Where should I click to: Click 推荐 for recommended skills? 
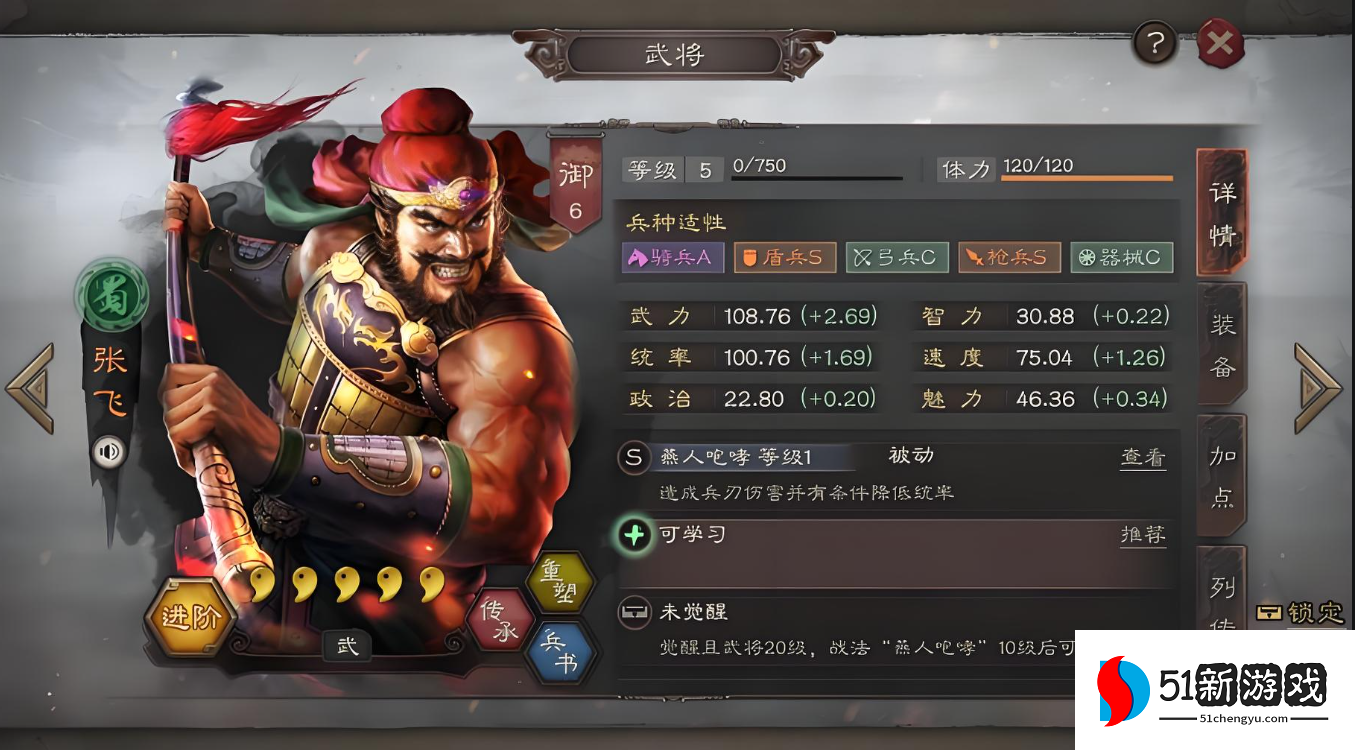pos(1142,535)
